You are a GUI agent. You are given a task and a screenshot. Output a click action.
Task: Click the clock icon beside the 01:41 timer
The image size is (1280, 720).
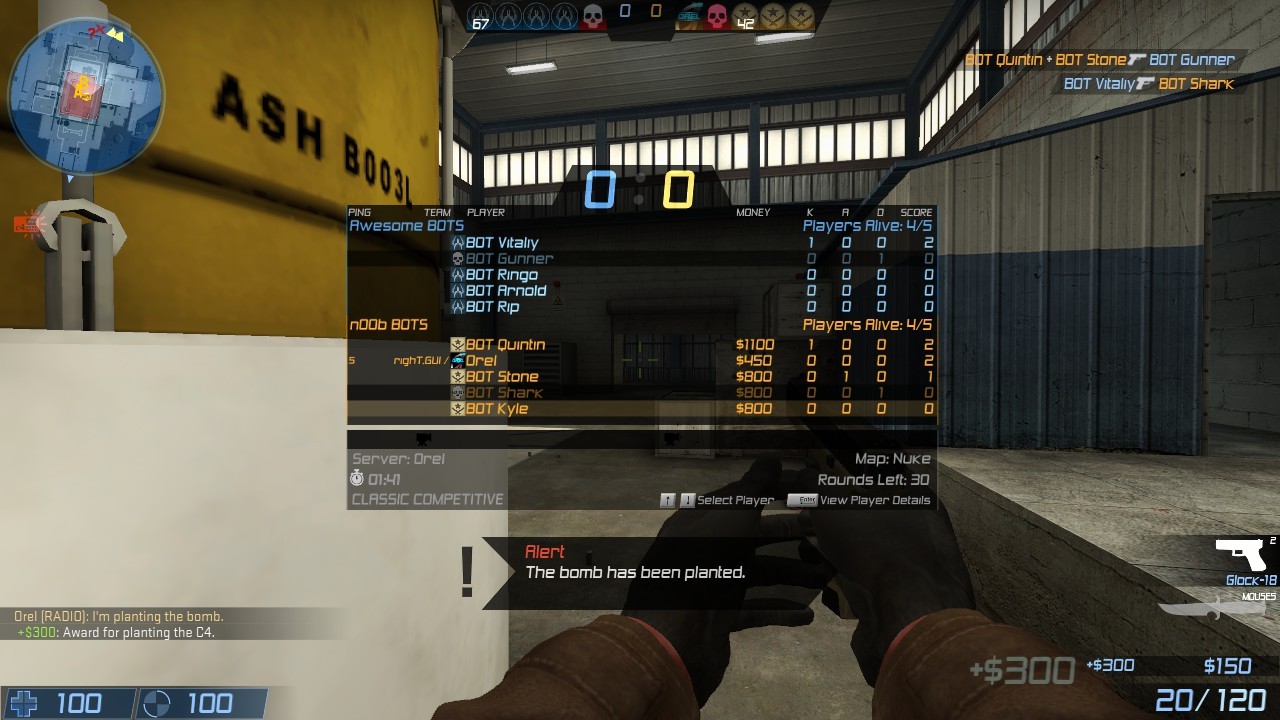tap(355, 479)
